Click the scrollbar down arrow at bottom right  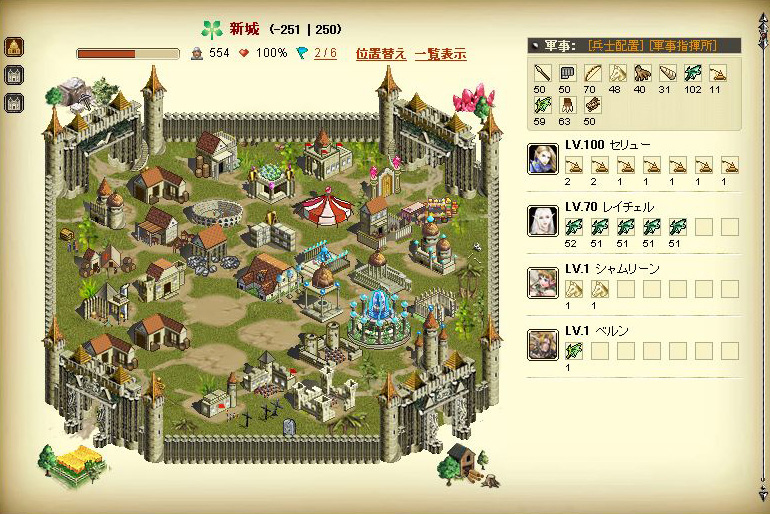tap(764, 494)
